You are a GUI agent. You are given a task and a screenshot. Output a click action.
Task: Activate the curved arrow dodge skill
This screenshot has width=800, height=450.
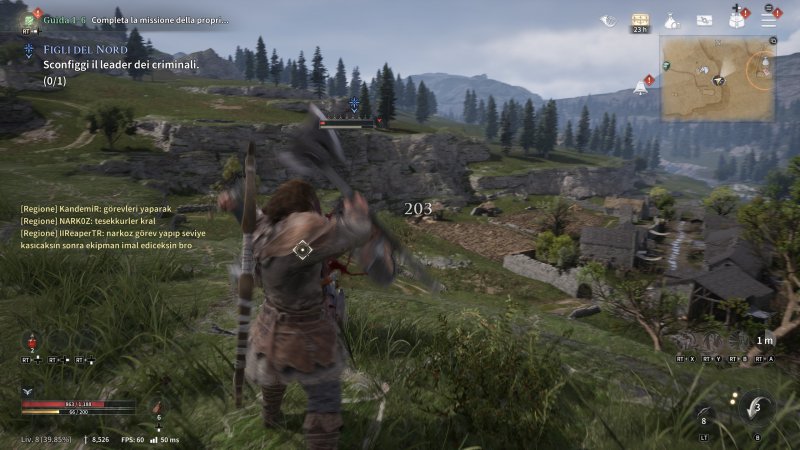click(755, 407)
